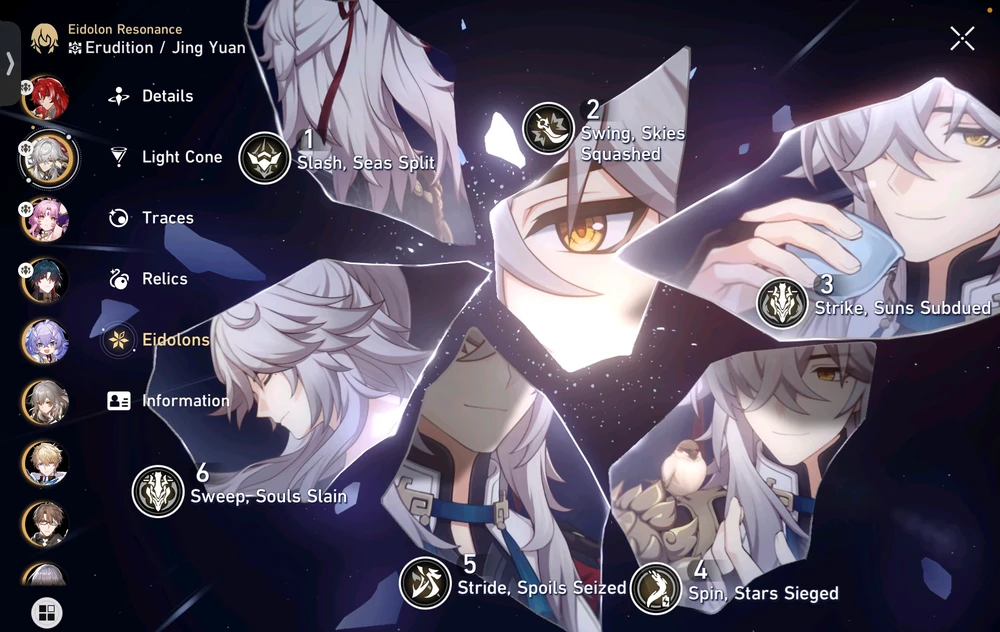Click eidolon 6 Sweep, Souls Slain

tap(158, 491)
